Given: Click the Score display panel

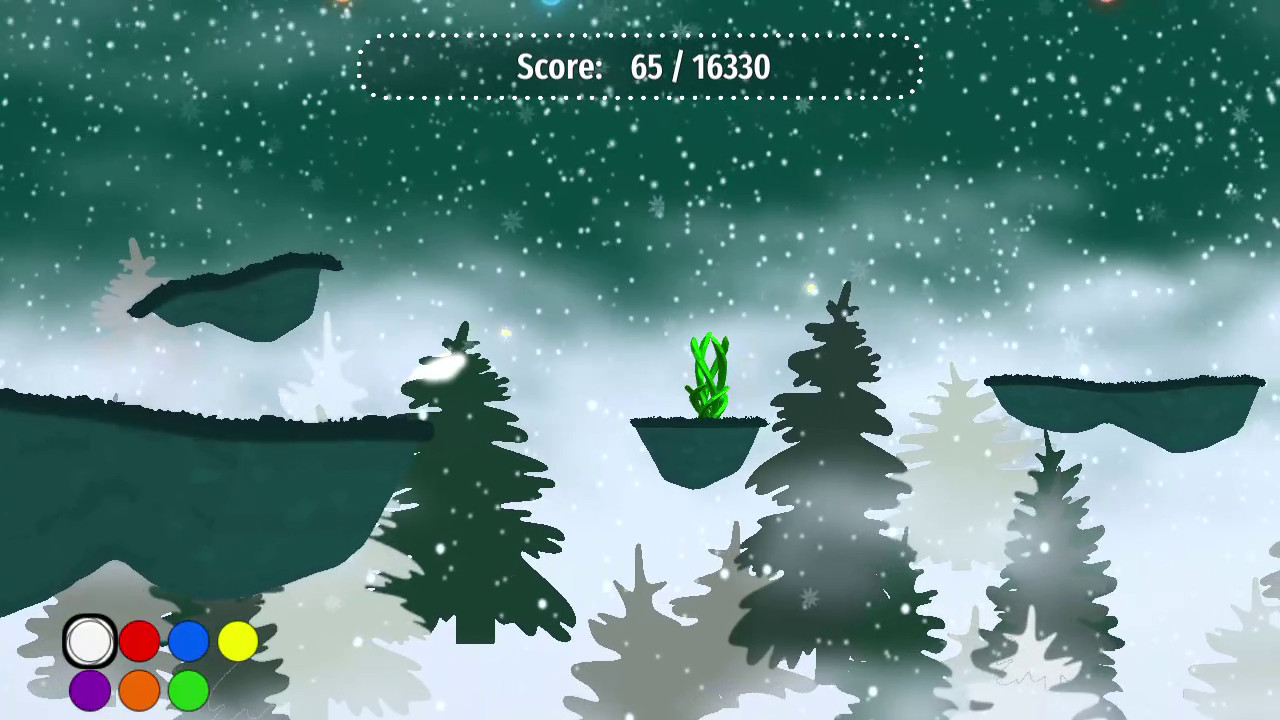Looking at the screenshot, I should [640, 67].
